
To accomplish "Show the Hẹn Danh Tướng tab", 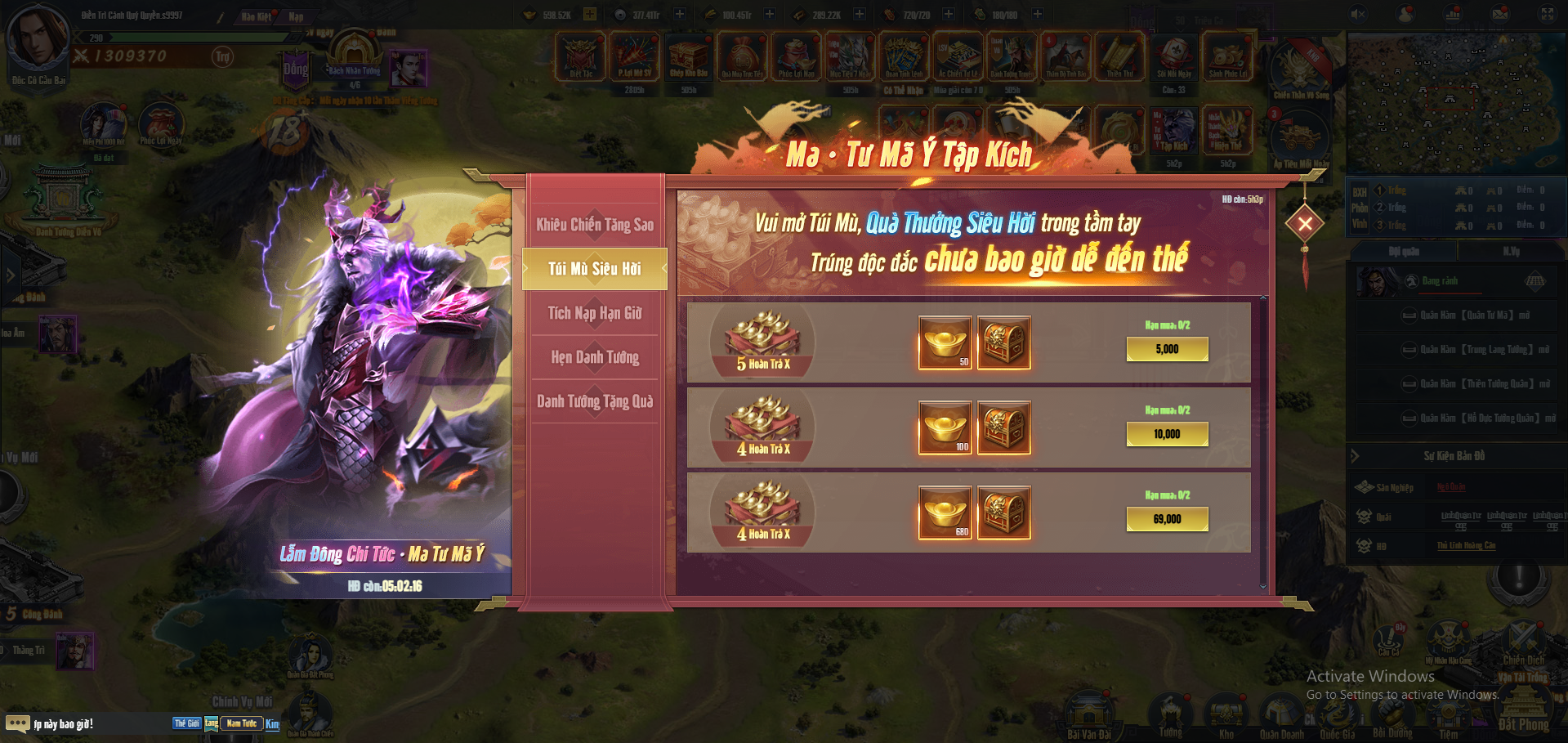I will click(x=595, y=357).
